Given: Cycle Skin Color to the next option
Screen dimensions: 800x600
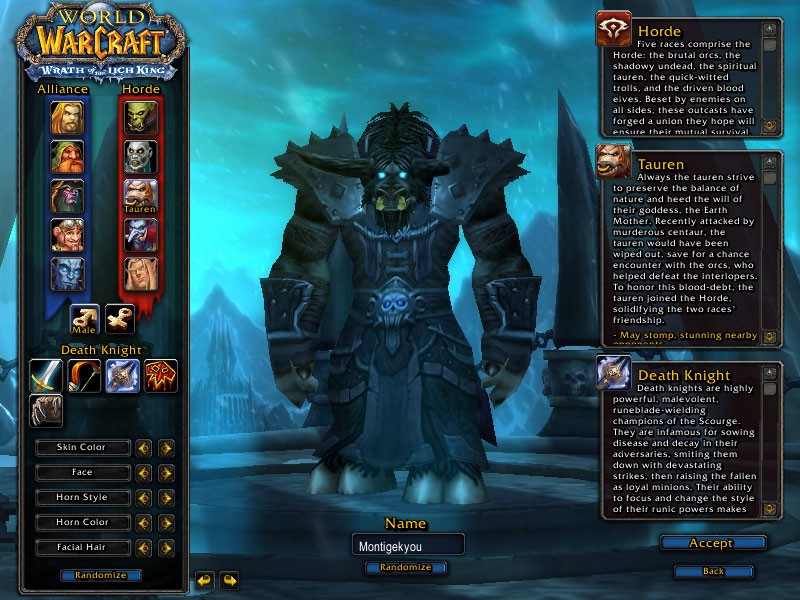Looking at the screenshot, I should [166, 448].
